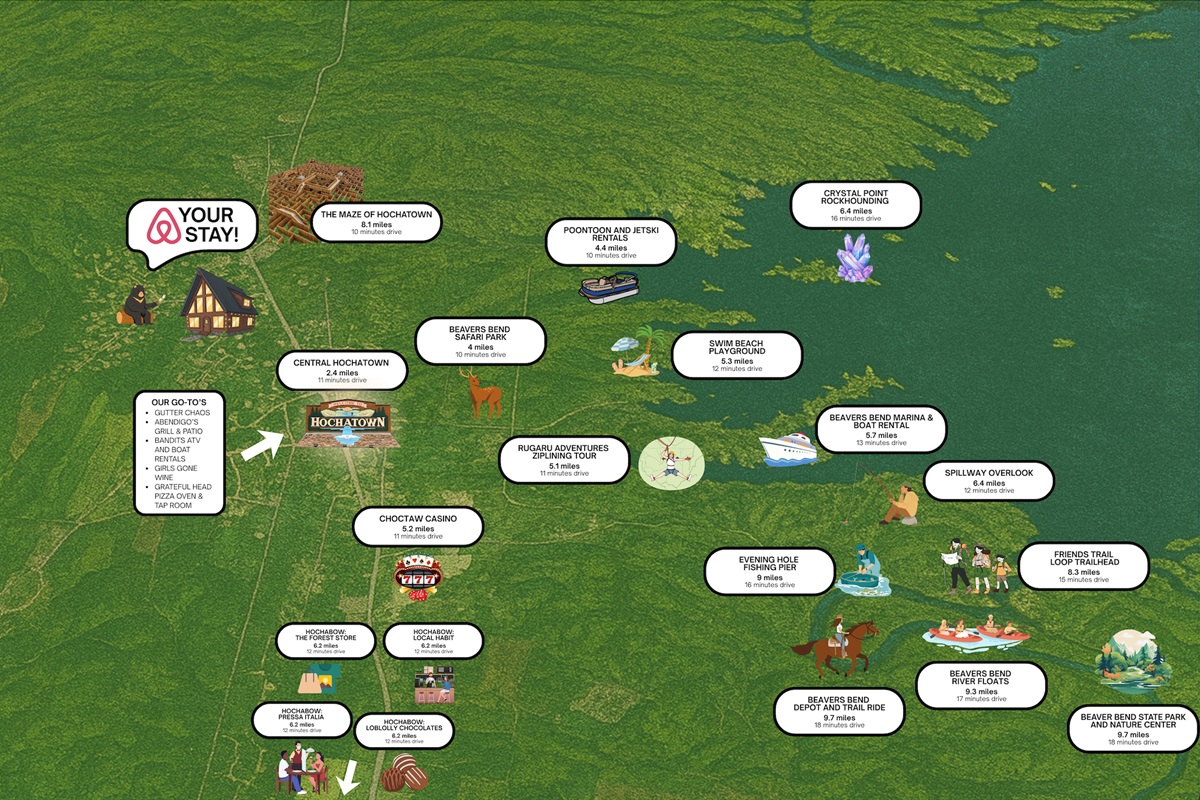Select the Swim Beach Playground label
Image resolution: width=1200 pixels, height=800 pixels.
(x=736, y=355)
